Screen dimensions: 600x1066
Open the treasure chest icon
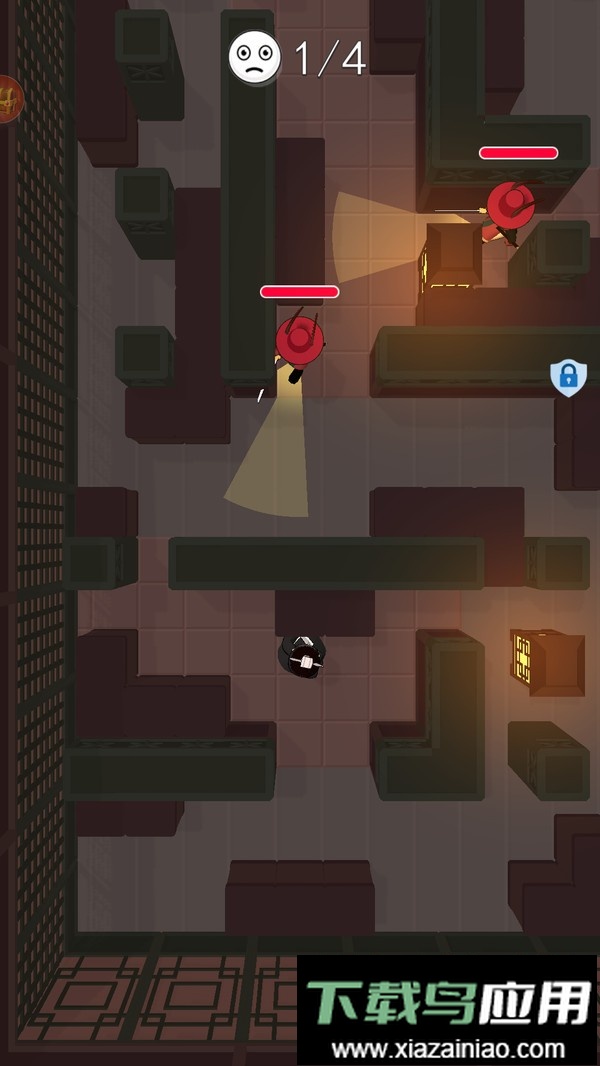[x=8, y=99]
